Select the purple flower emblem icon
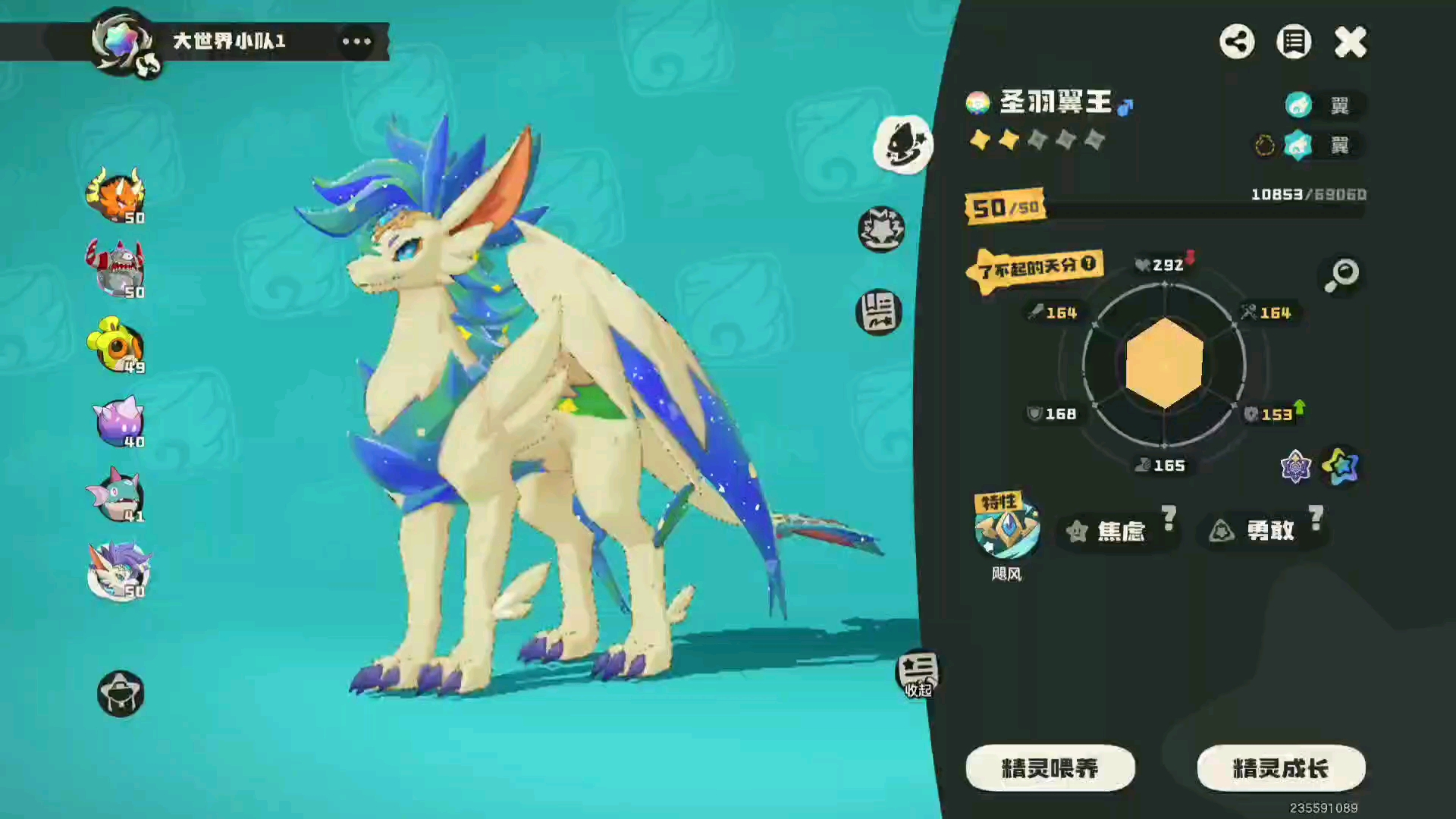1456x819 pixels. tap(1297, 468)
